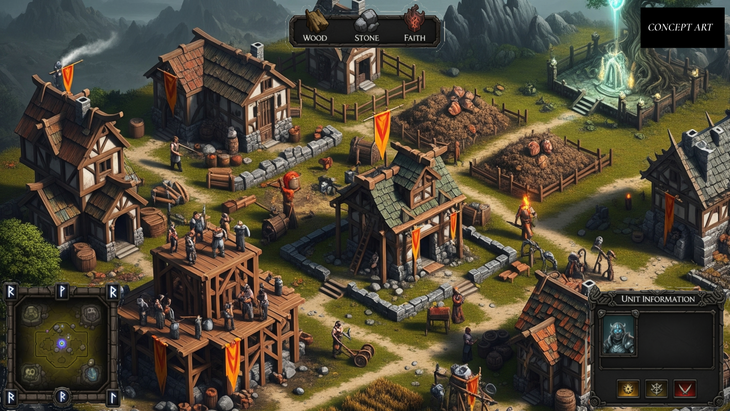Viewport: 730px width, 411px height.
Task: Select the armored unit portrait
Action: coord(619,334)
